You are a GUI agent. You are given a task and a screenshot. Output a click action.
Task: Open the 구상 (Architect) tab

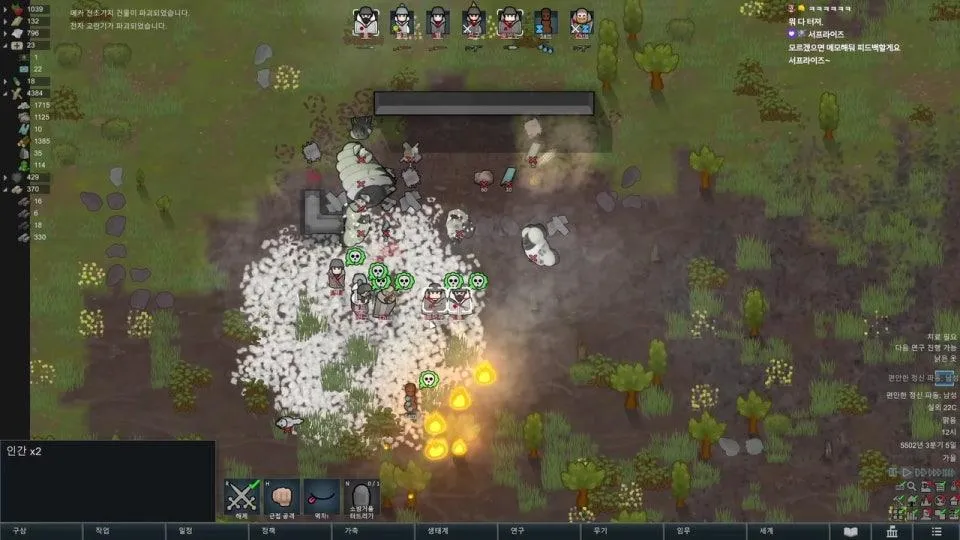coord(18,531)
